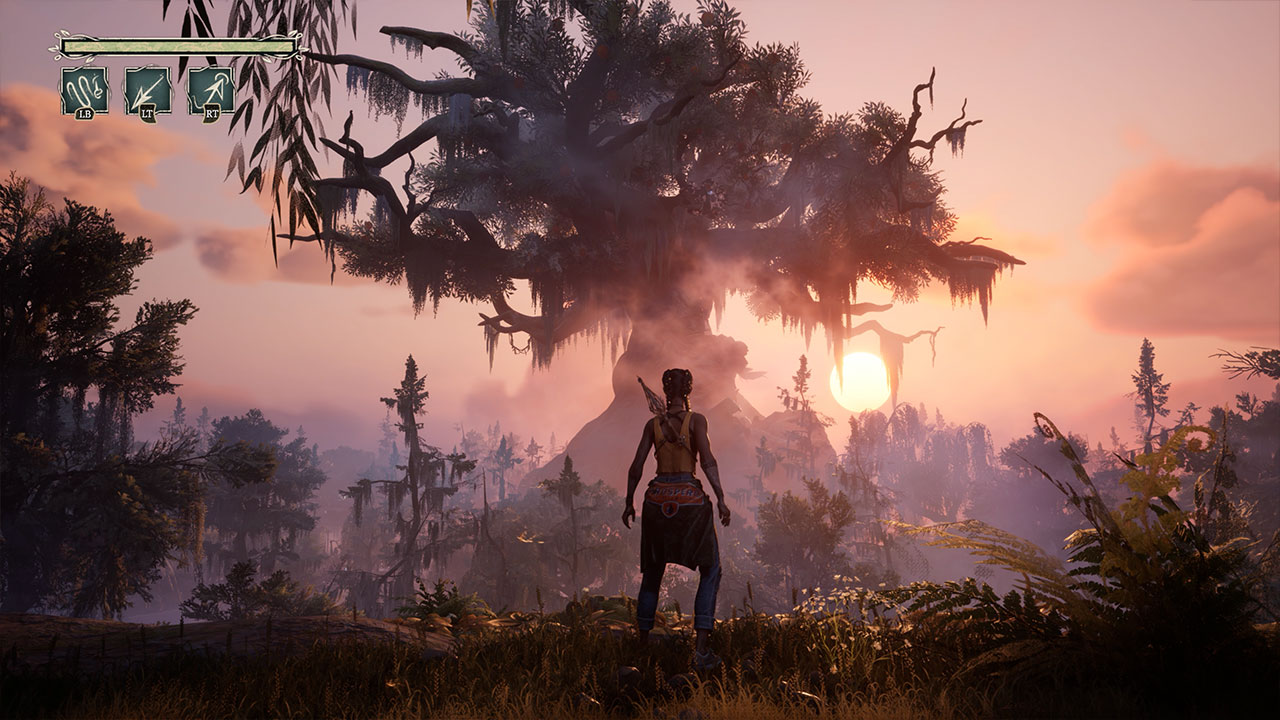The height and width of the screenshot is (720, 1280).
Task: Click the LB button prompt label
Action: [x=84, y=113]
